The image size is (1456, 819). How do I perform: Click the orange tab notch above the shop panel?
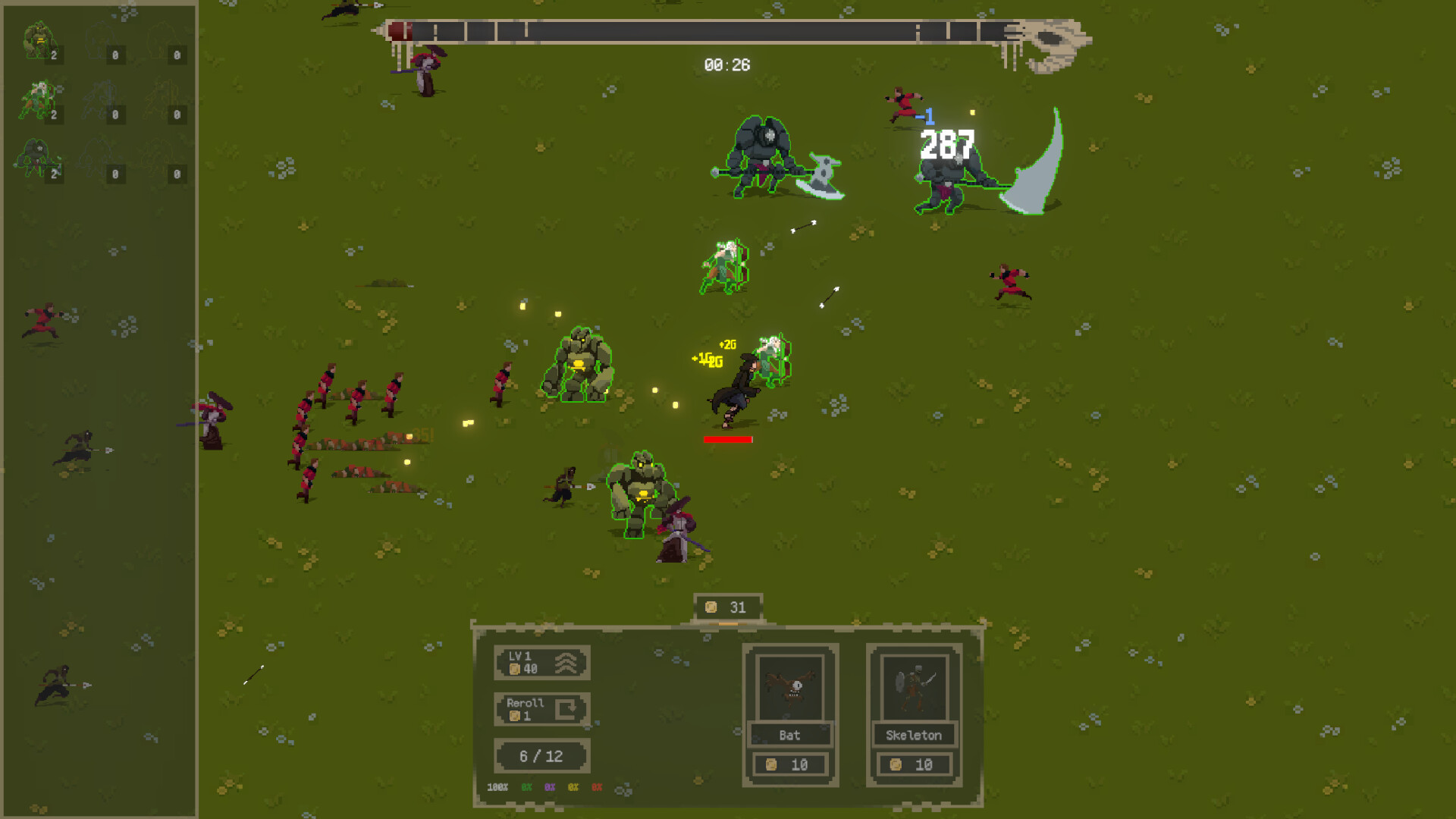(x=730, y=623)
